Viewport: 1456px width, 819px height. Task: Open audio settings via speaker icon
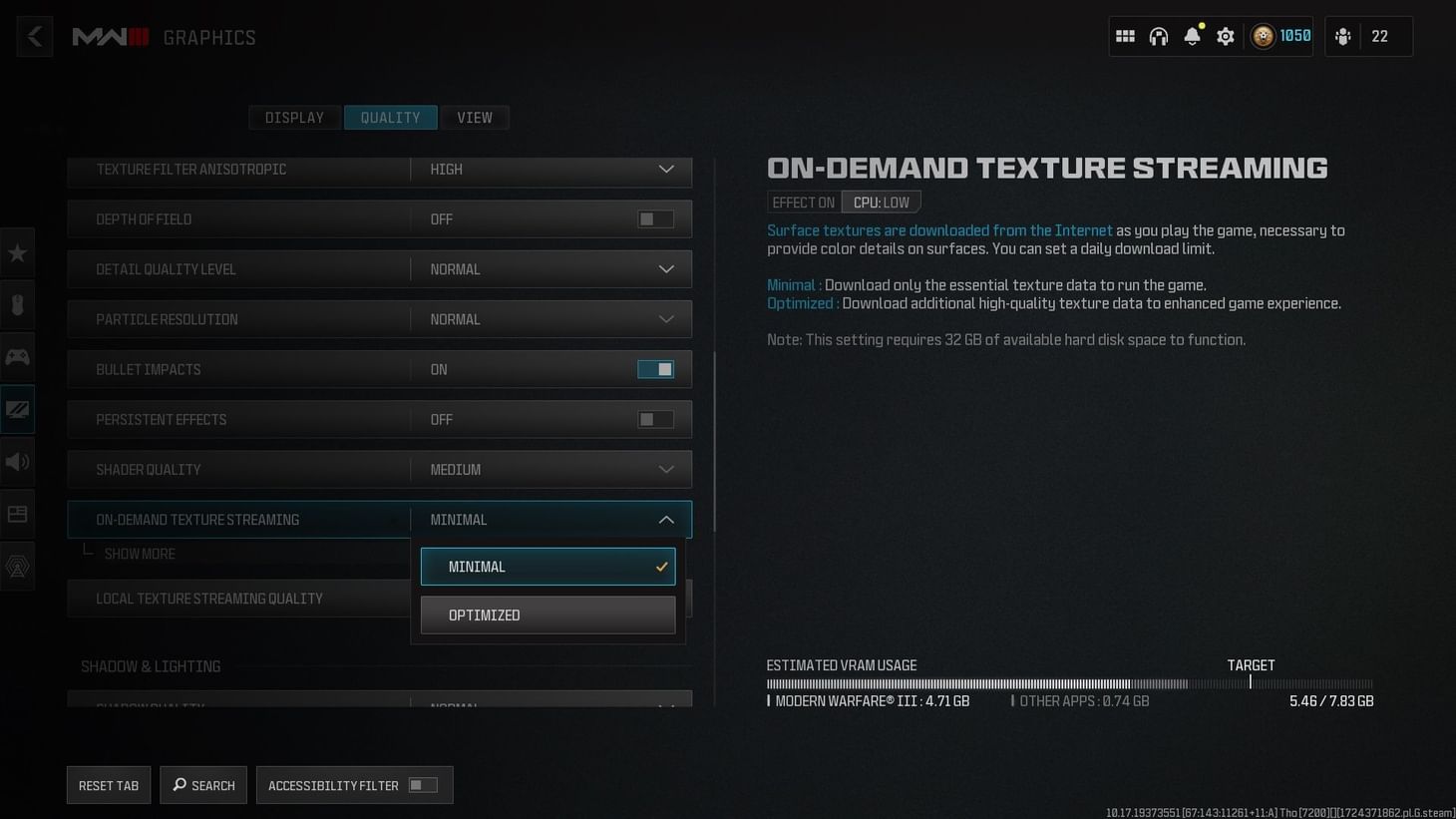(17, 461)
